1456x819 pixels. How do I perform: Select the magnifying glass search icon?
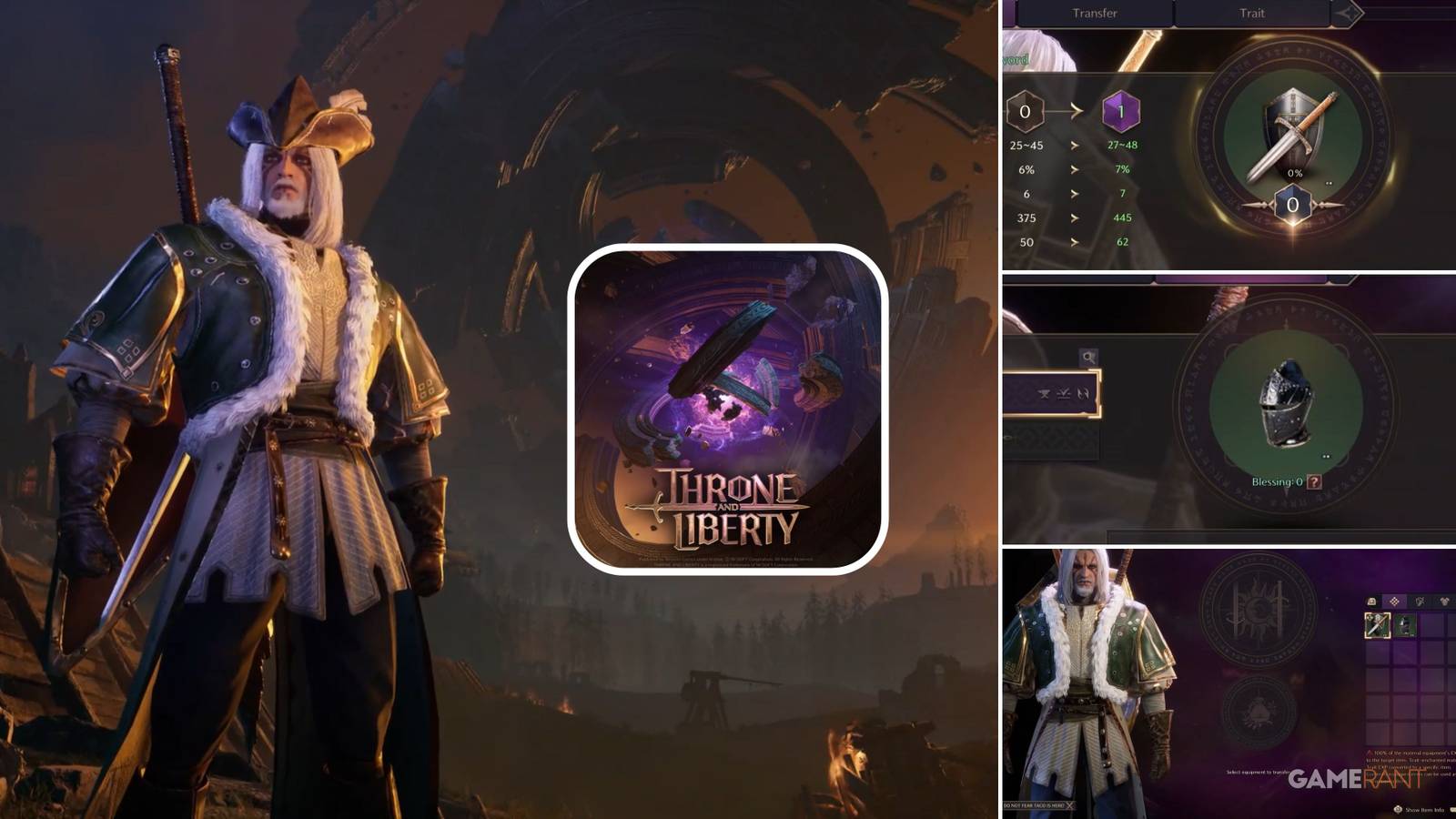click(x=1089, y=356)
